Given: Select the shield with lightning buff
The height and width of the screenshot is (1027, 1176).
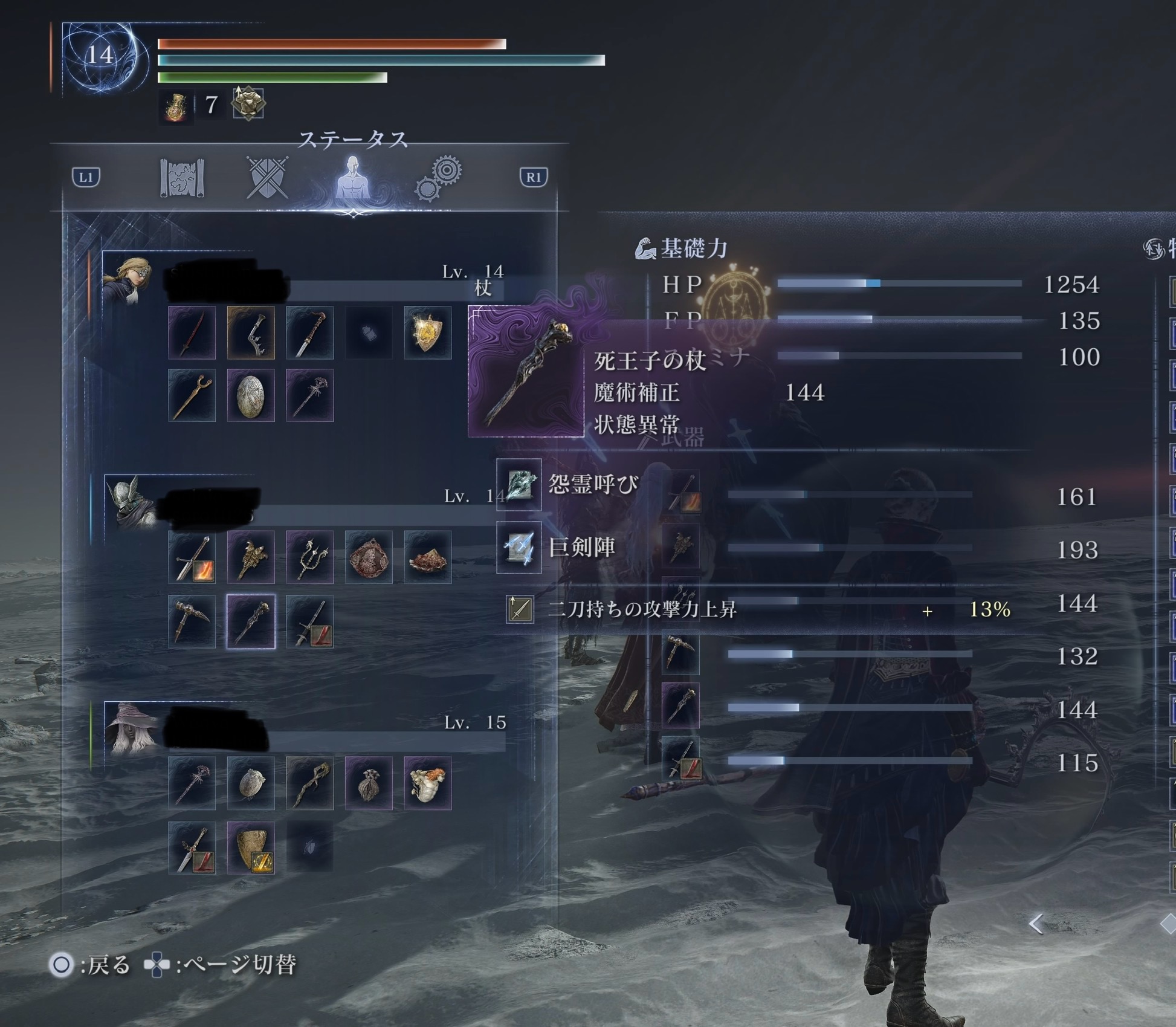Looking at the screenshot, I should [x=251, y=847].
